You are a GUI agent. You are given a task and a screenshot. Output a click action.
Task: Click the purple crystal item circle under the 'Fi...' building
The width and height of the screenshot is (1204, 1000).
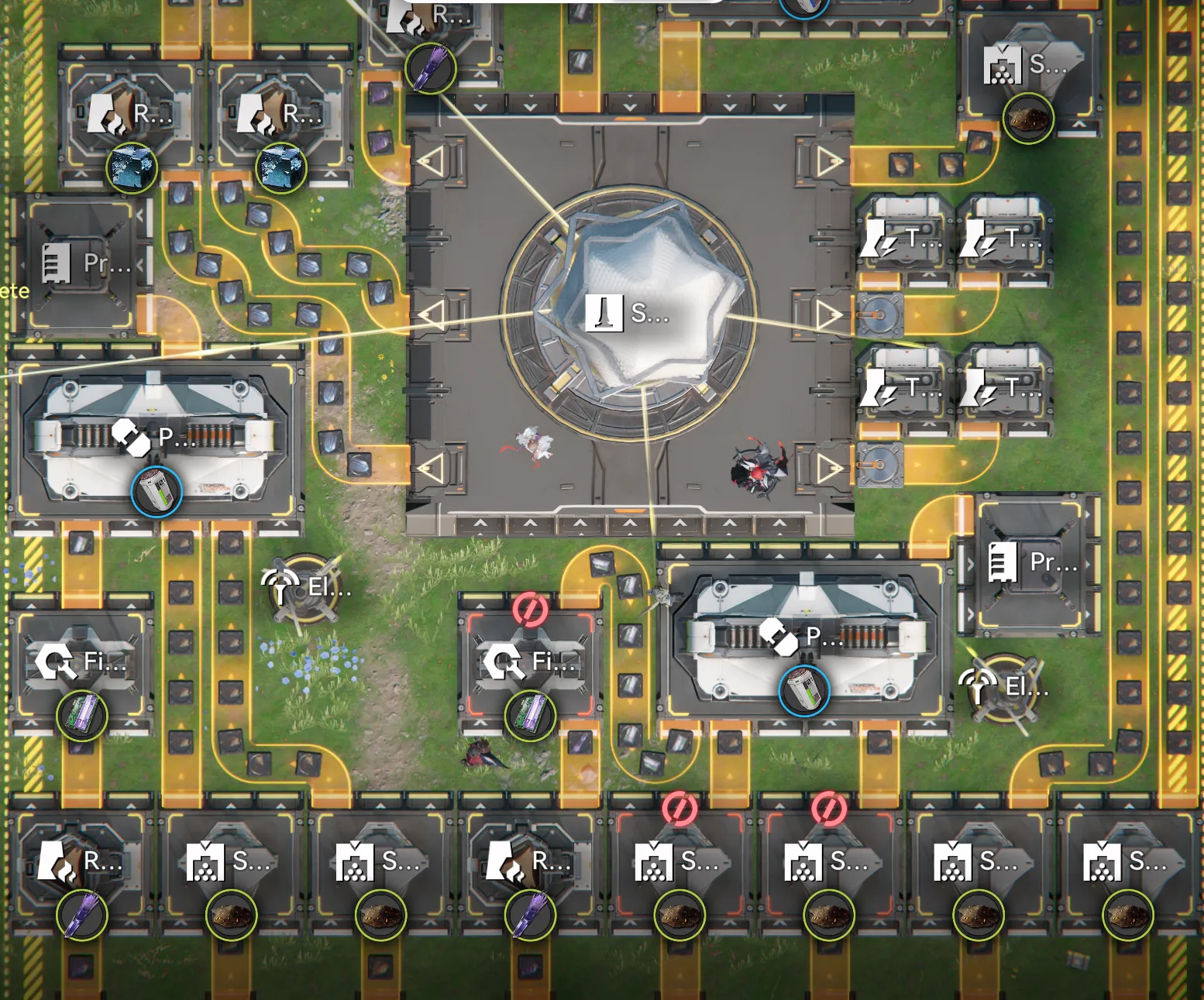pos(81,716)
